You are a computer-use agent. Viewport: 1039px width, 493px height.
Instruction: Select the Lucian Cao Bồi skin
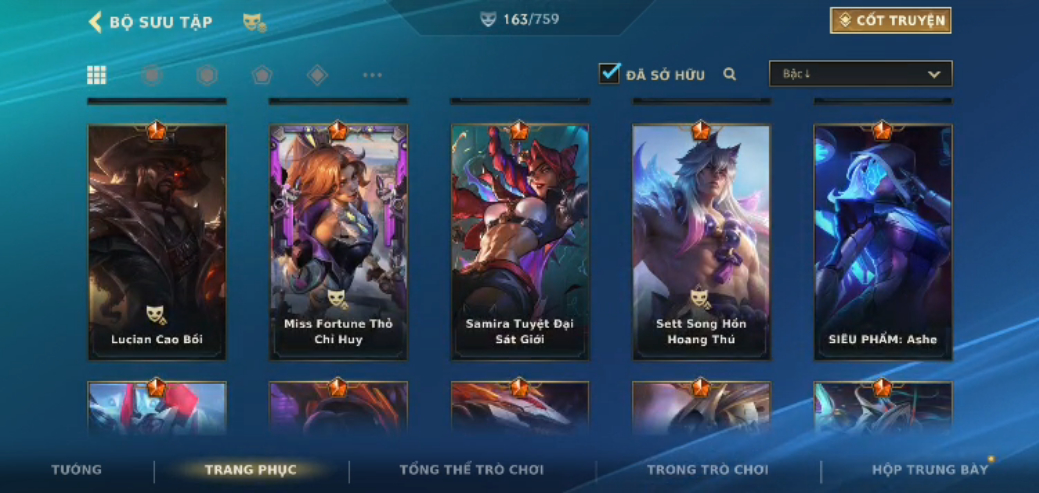(157, 241)
